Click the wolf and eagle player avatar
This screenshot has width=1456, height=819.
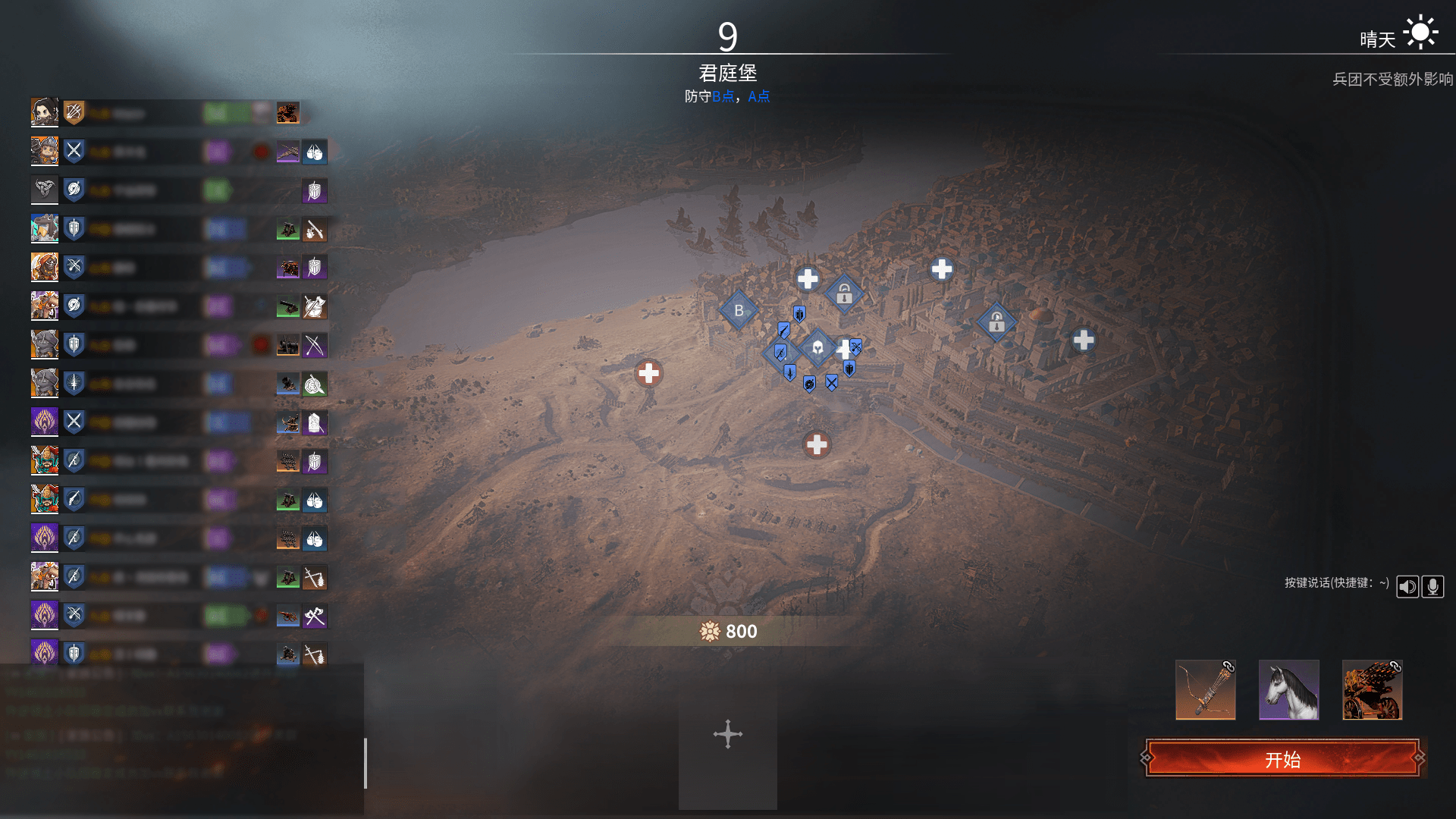coord(45,228)
